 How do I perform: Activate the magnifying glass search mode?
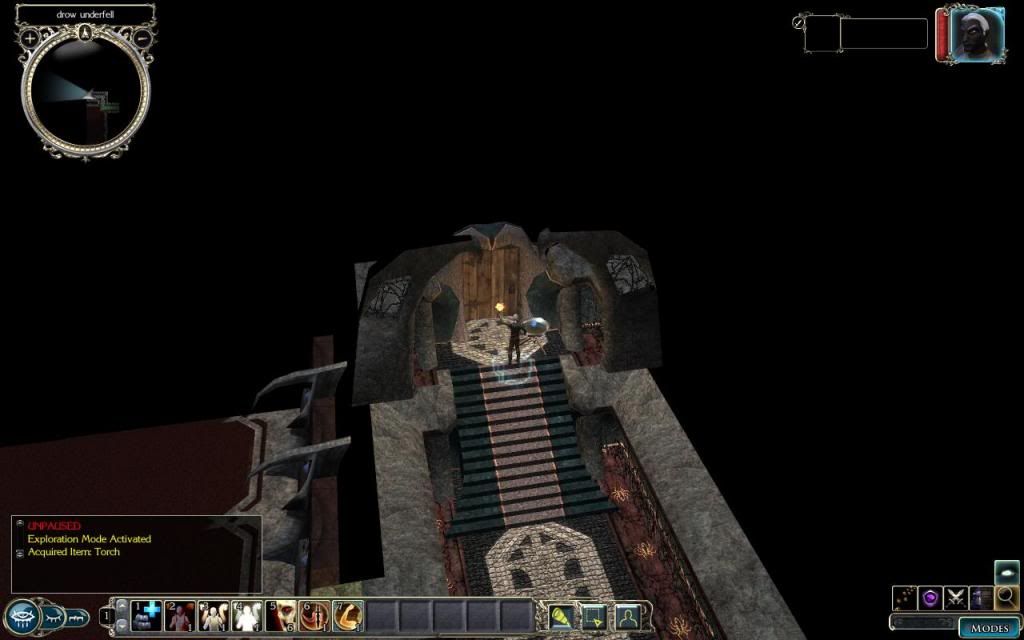[1007, 598]
